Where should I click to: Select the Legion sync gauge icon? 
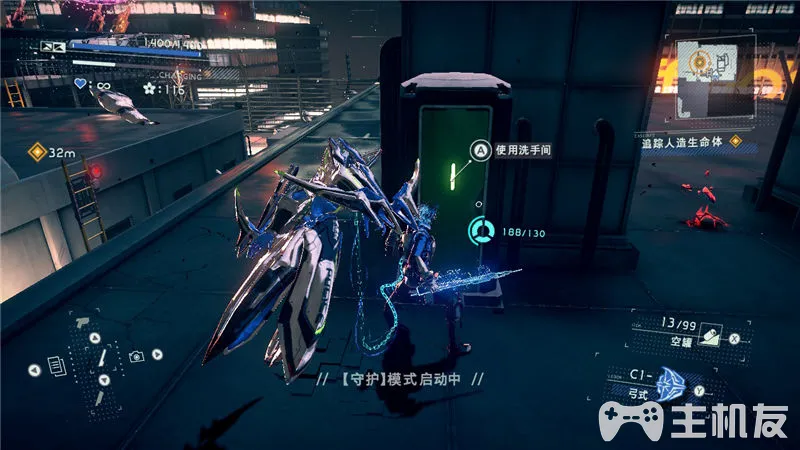481,231
